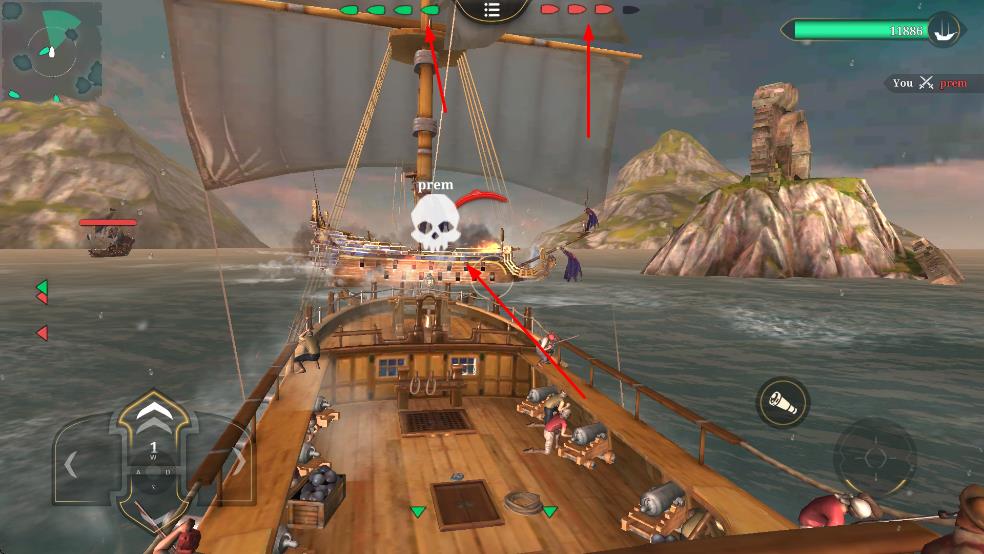
Task: Steer the ship right with the right arrow
Action: tap(236, 465)
